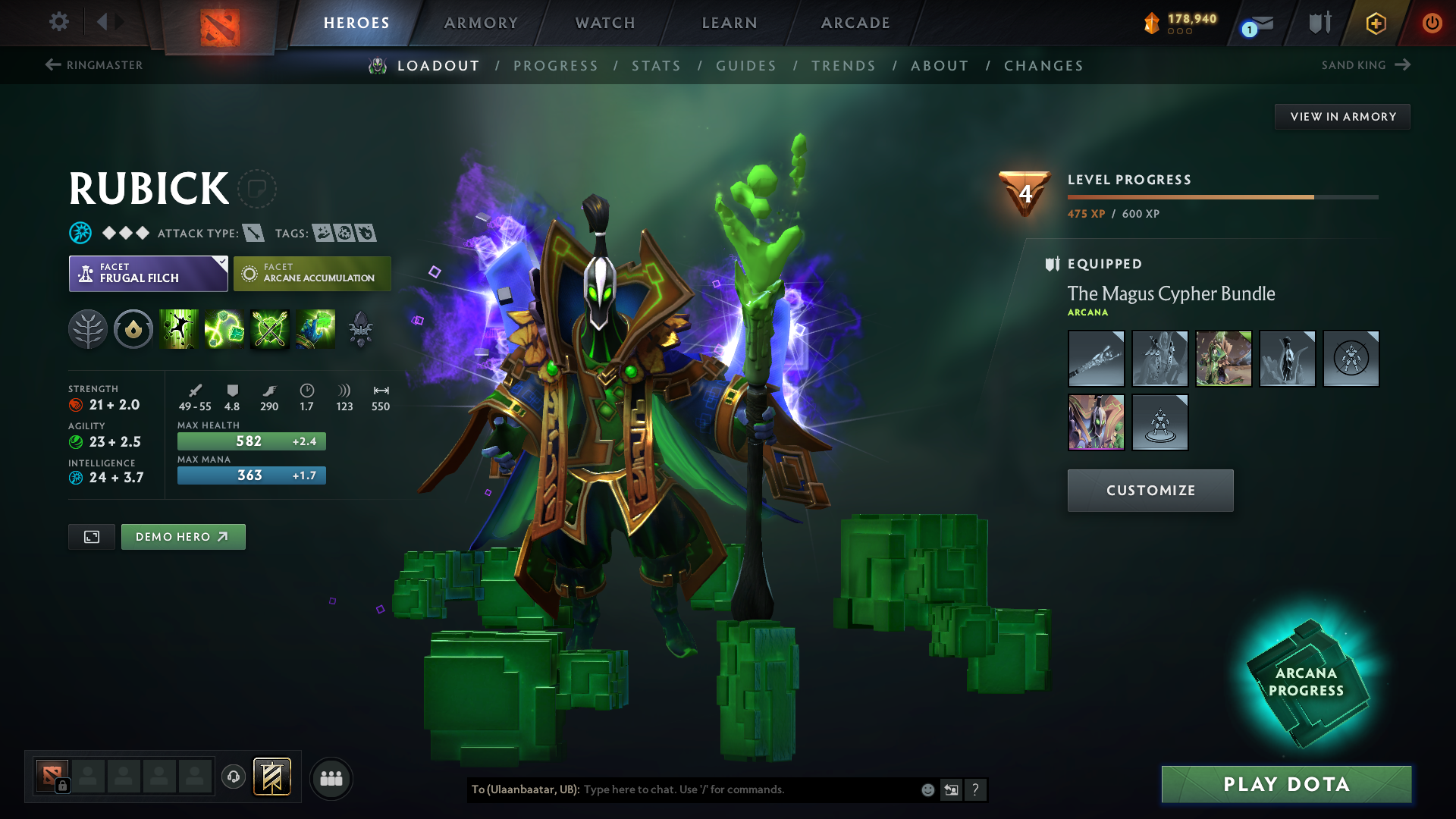The height and width of the screenshot is (819, 1456).
Task: Open the emoji picker in chat bar
Action: 927,789
